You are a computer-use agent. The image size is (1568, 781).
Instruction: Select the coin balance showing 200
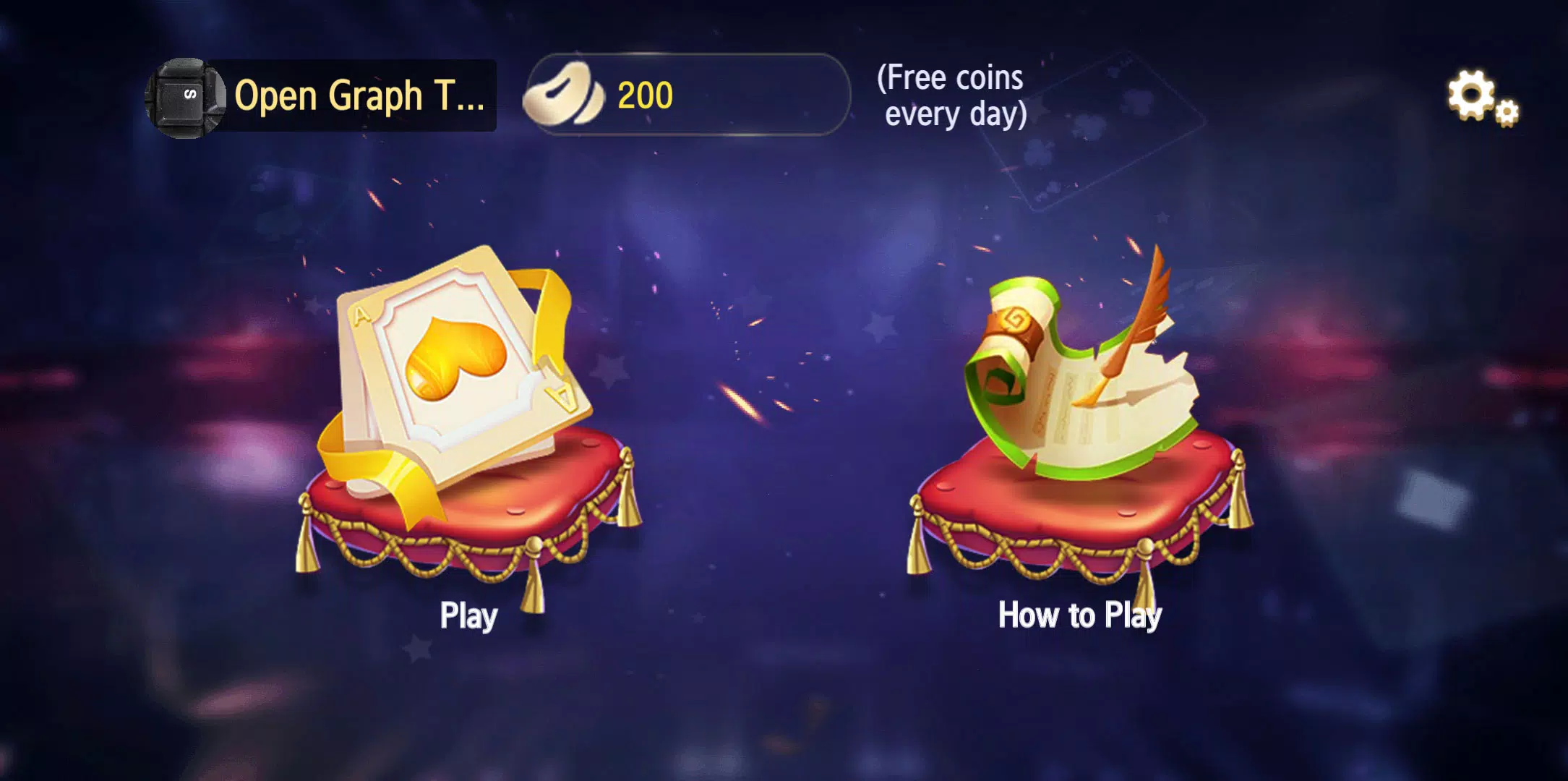point(646,94)
